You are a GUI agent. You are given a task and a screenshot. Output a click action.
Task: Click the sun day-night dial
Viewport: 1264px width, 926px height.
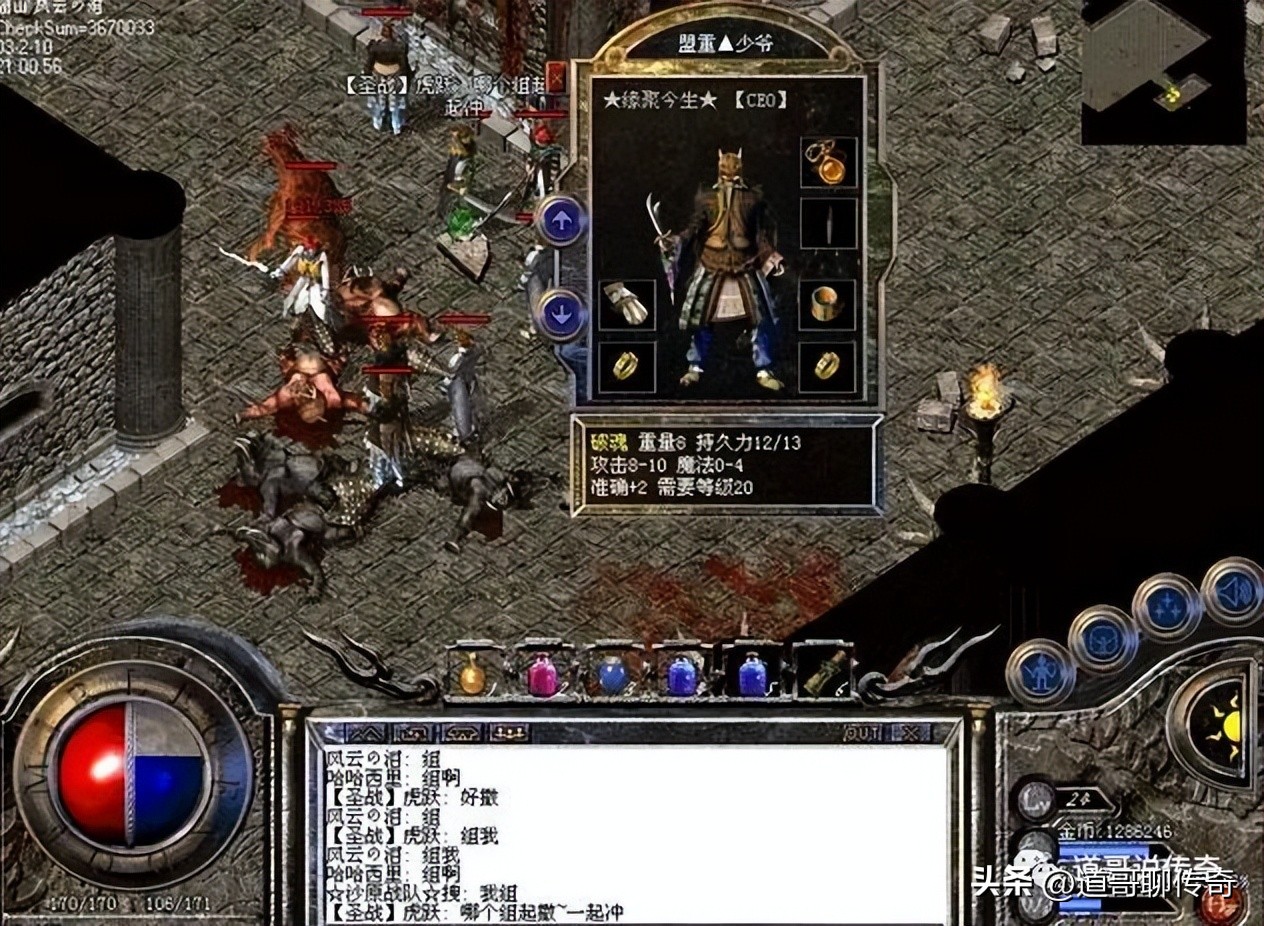point(1224,723)
